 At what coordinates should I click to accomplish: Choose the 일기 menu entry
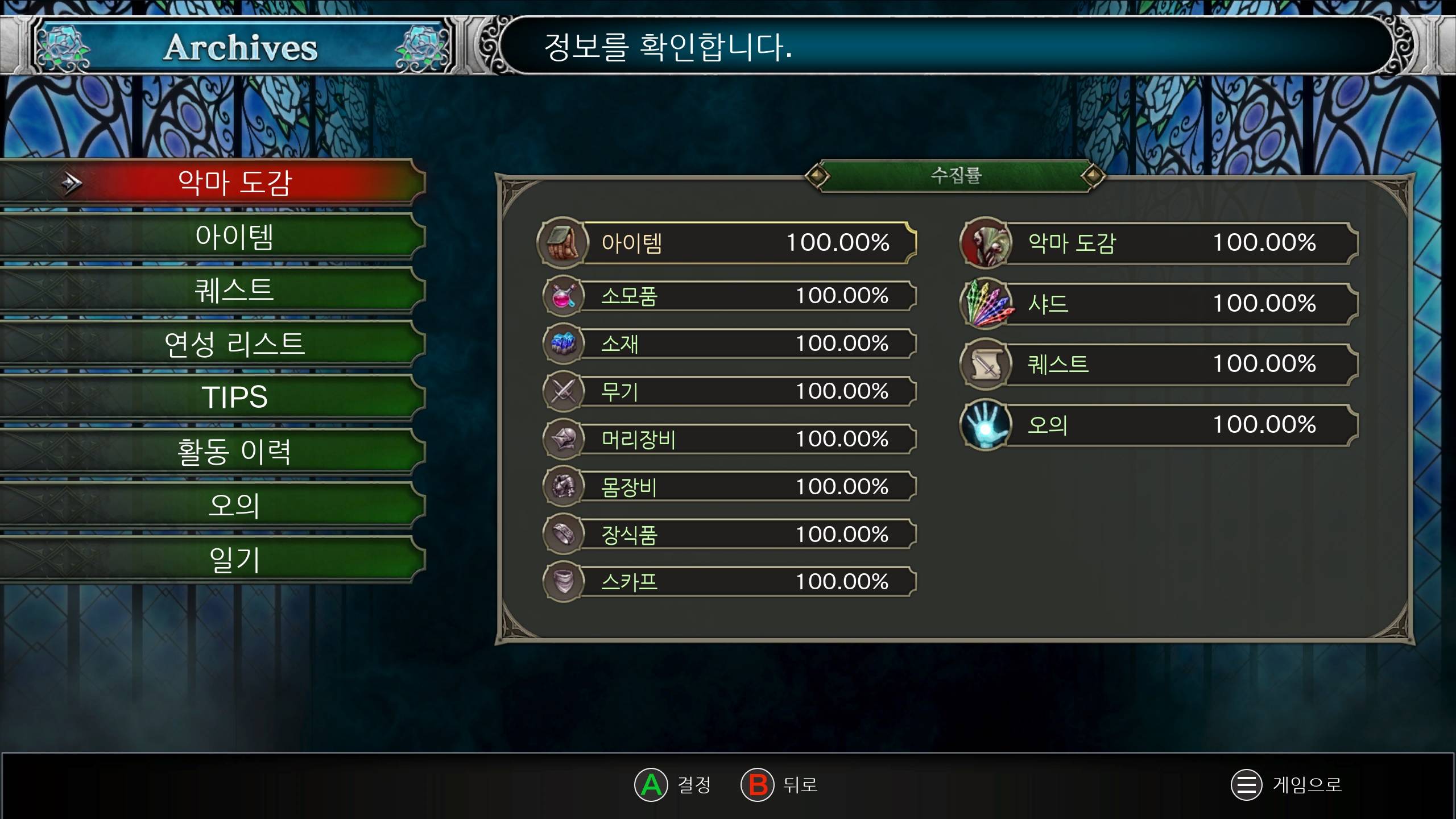pos(234,559)
